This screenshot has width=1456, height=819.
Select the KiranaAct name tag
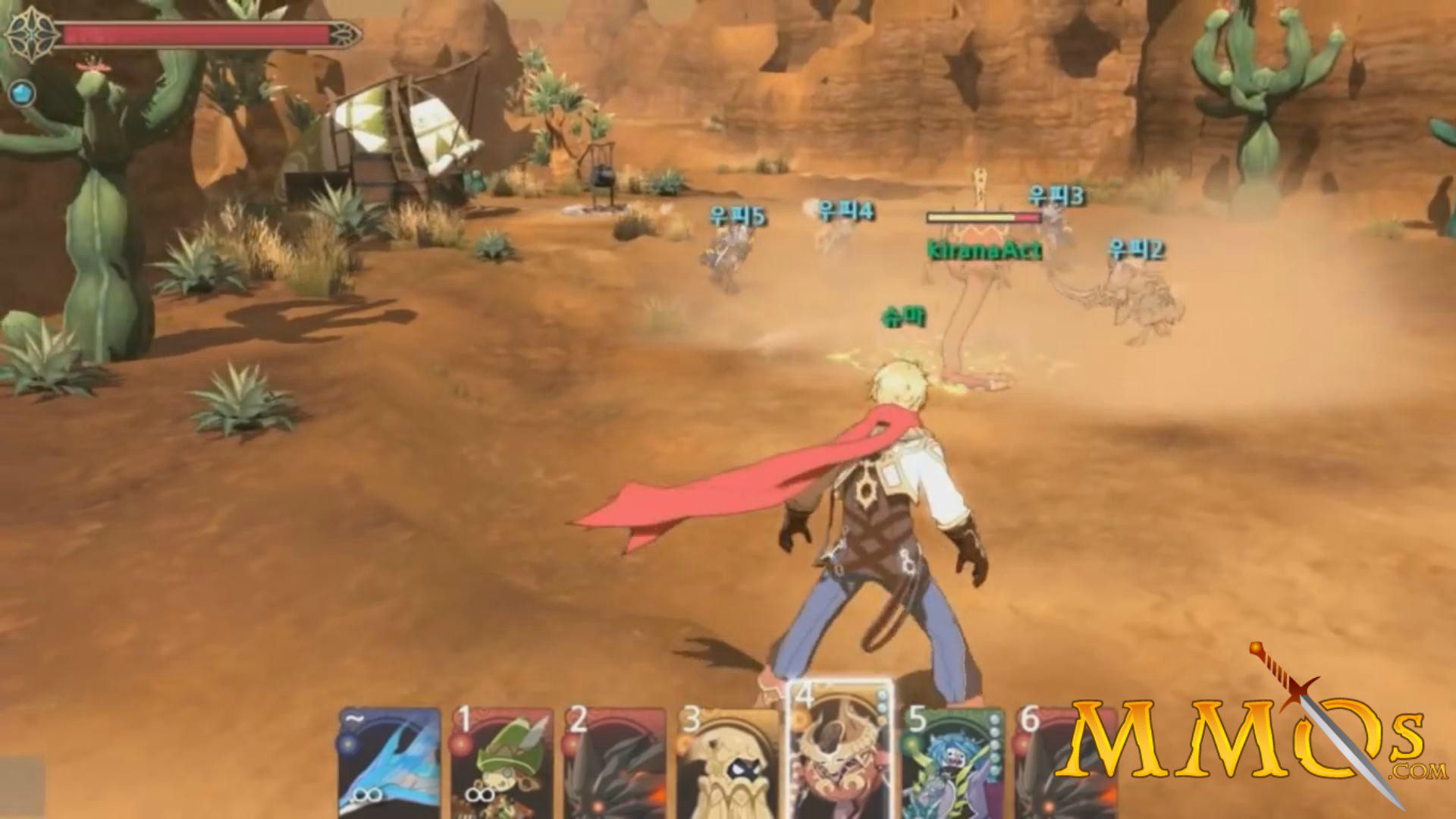click(x=983, y=248)
